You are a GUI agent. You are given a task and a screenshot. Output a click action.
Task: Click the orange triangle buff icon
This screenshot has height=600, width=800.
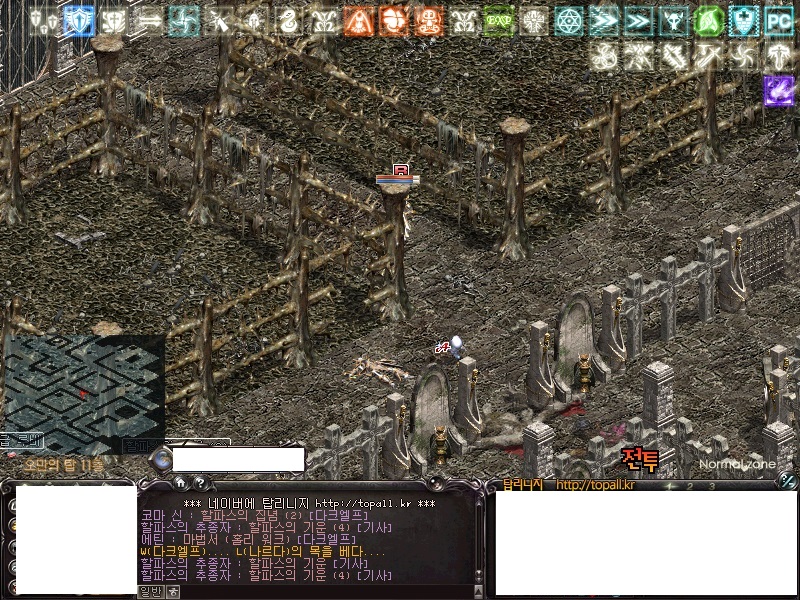359,20
